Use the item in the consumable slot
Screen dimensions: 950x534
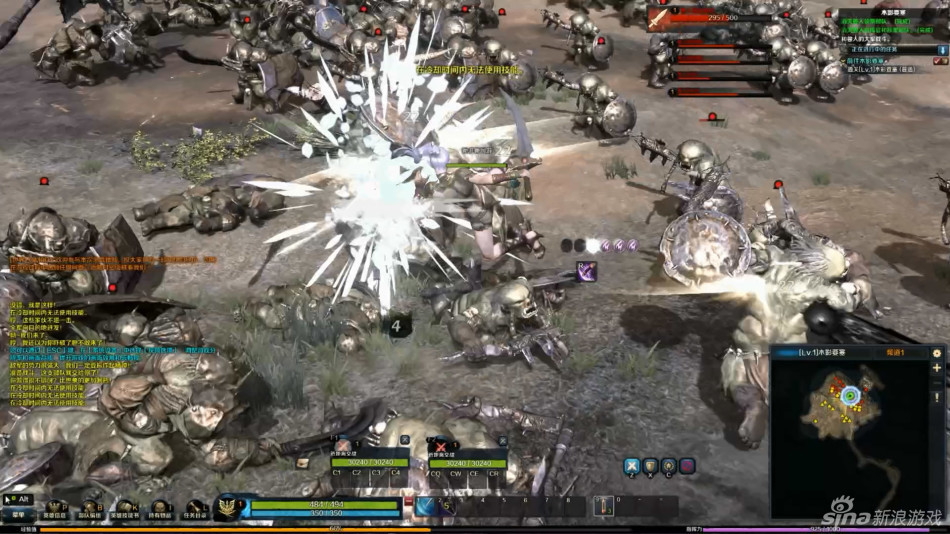603,507
